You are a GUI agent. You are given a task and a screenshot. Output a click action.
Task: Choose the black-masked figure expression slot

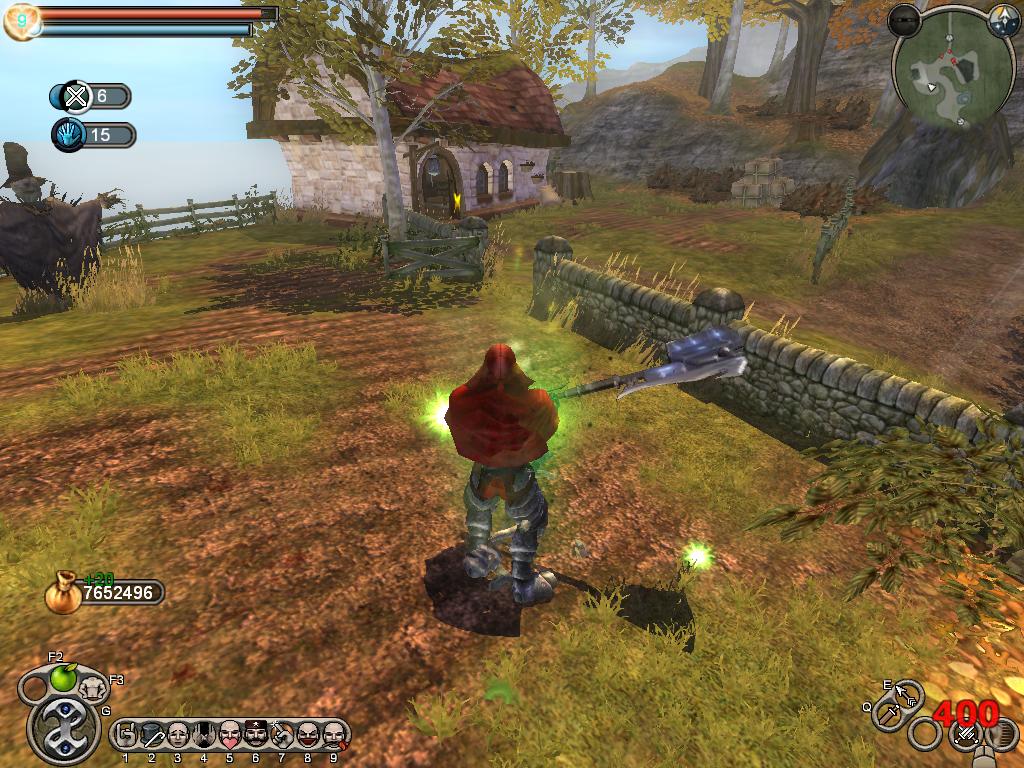tap(204, 735)
